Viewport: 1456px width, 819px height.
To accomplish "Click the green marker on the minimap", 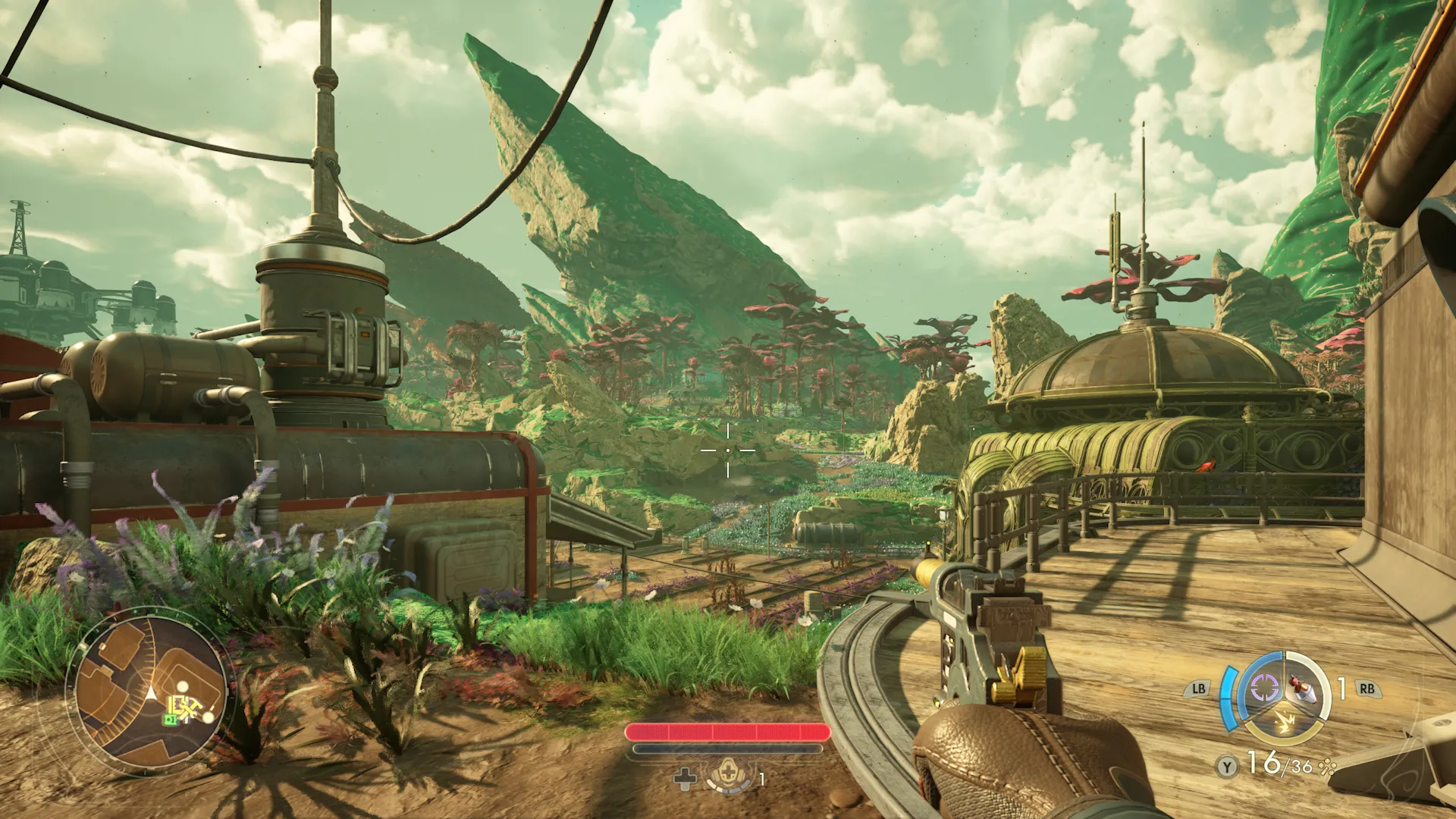I will click(171, 718).
